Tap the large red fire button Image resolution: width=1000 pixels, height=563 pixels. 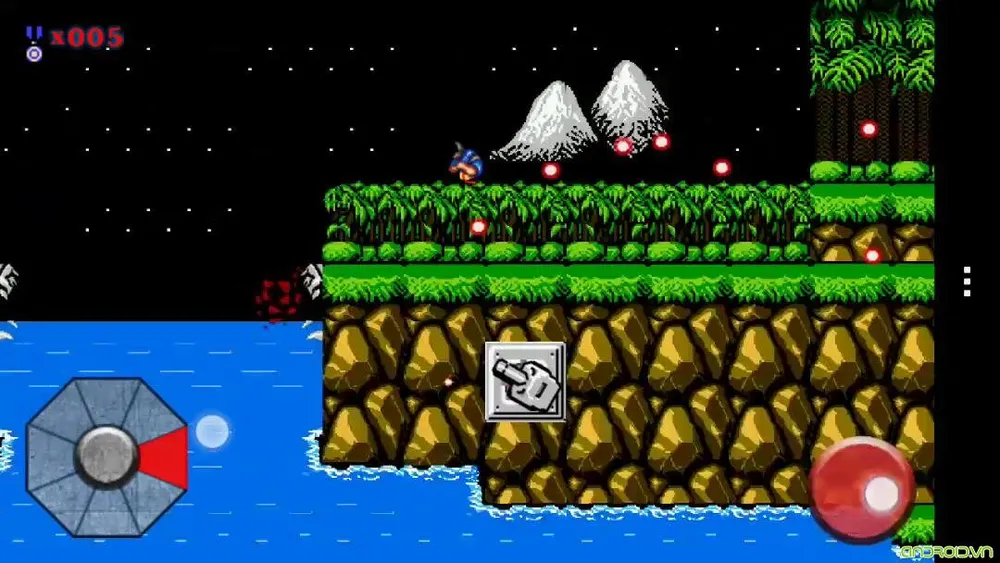(861, 489)
